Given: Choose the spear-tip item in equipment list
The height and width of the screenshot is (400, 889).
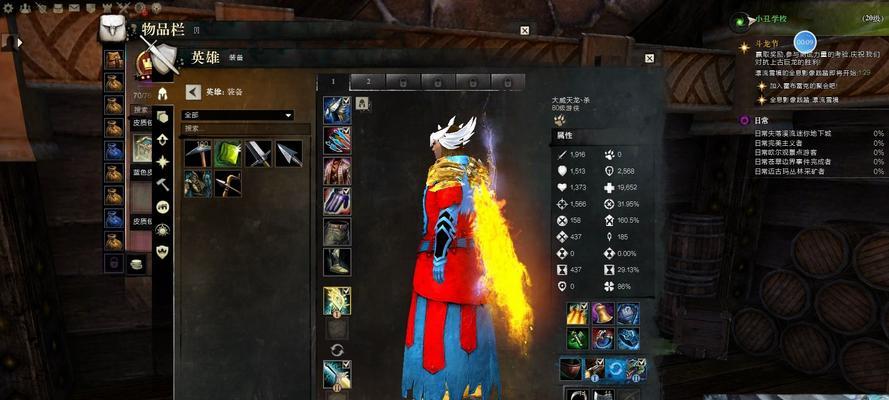Looking at the screenshot, I should 288,153.
